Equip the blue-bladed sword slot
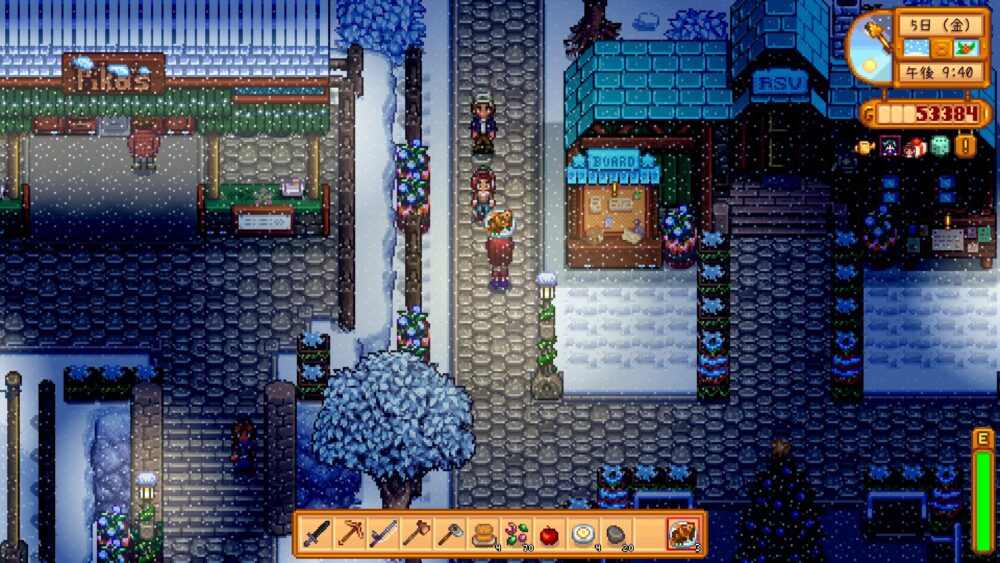The height and width of the screenshot is (563, 1000). tap(383, 534)
